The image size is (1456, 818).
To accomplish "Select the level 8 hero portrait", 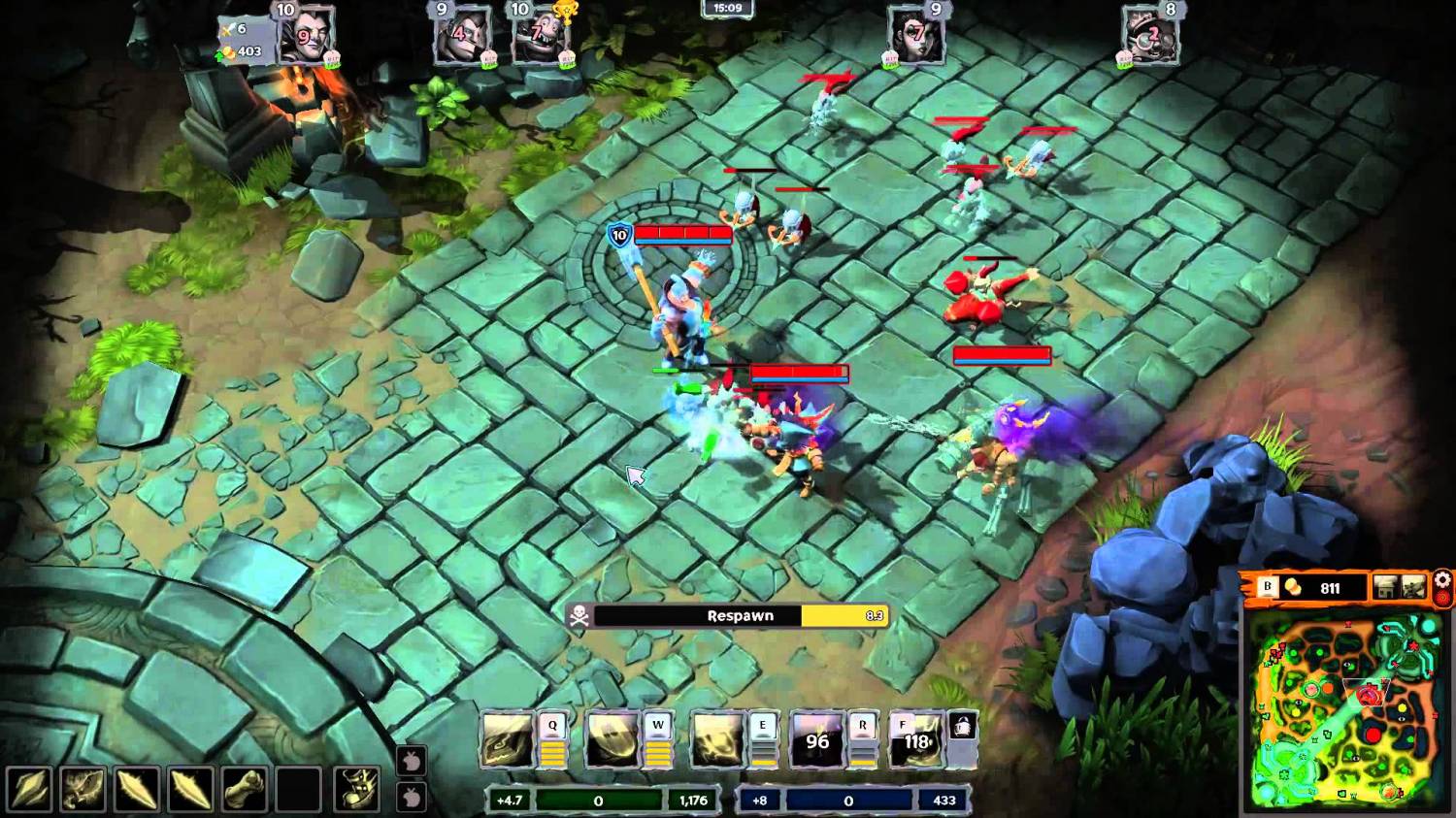I will (x=1150, y=37).
